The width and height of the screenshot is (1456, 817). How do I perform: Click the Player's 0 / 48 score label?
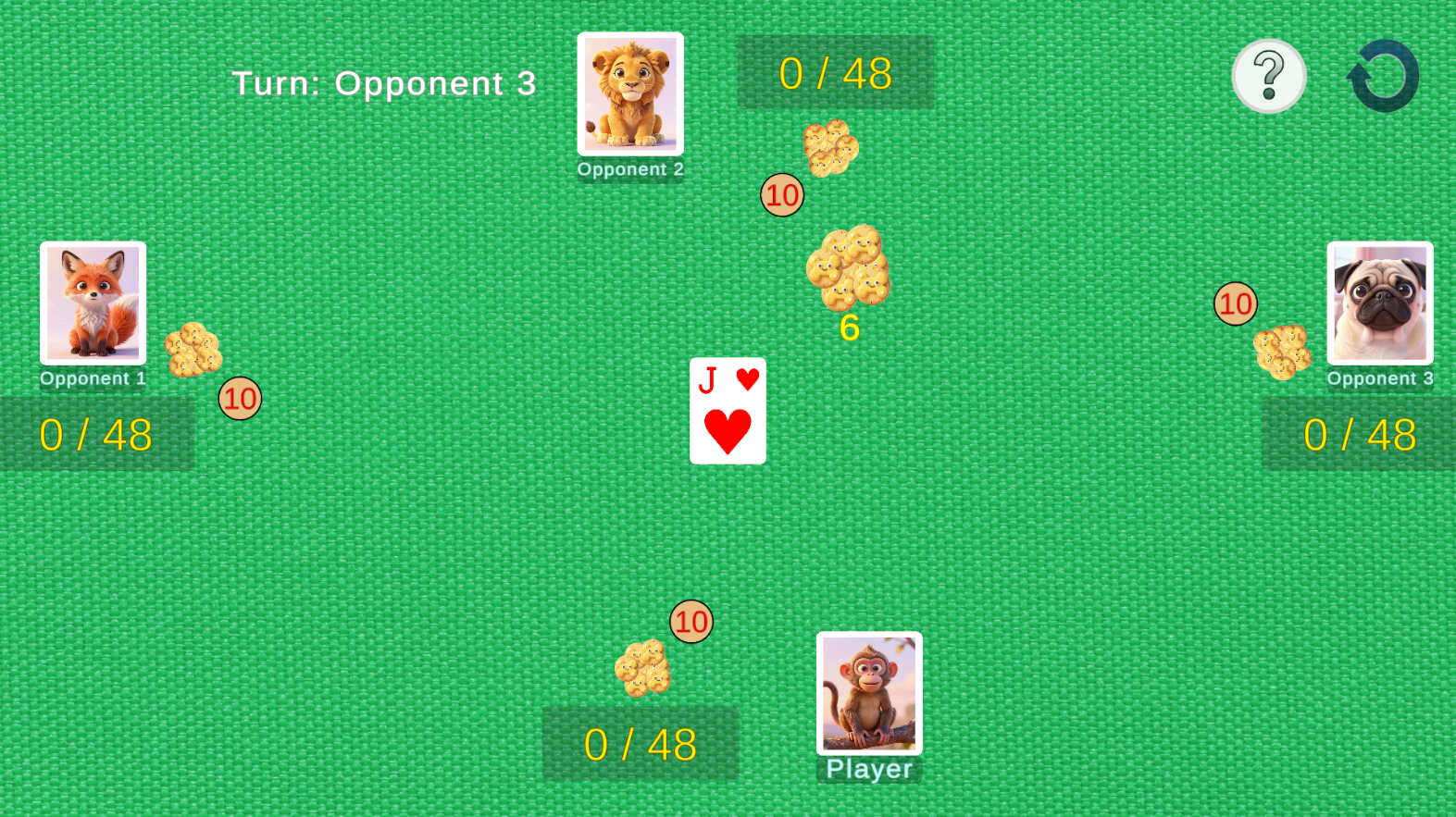(x=641, y=742)
